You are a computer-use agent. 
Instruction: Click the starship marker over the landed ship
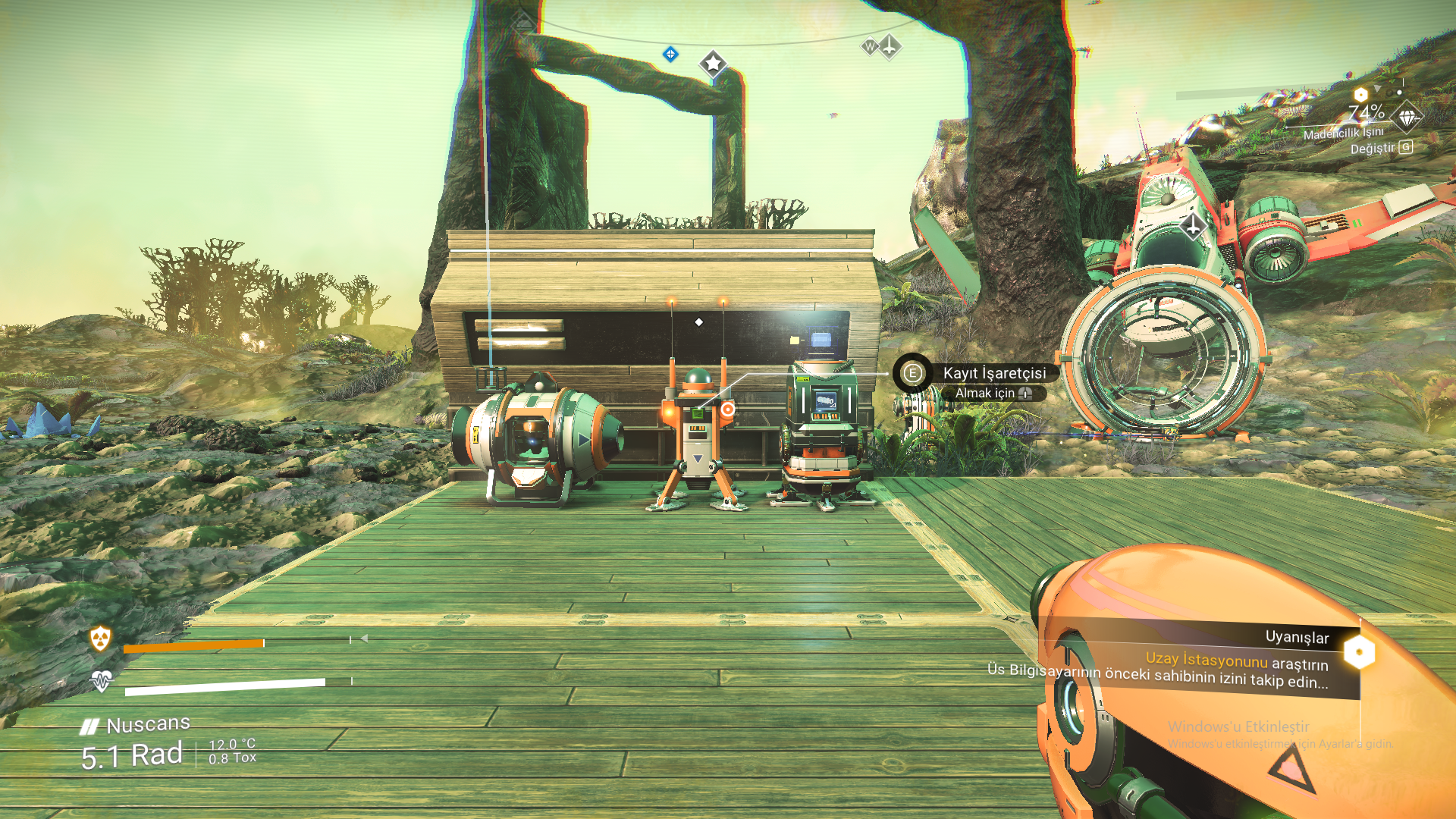pos(1193,225)
